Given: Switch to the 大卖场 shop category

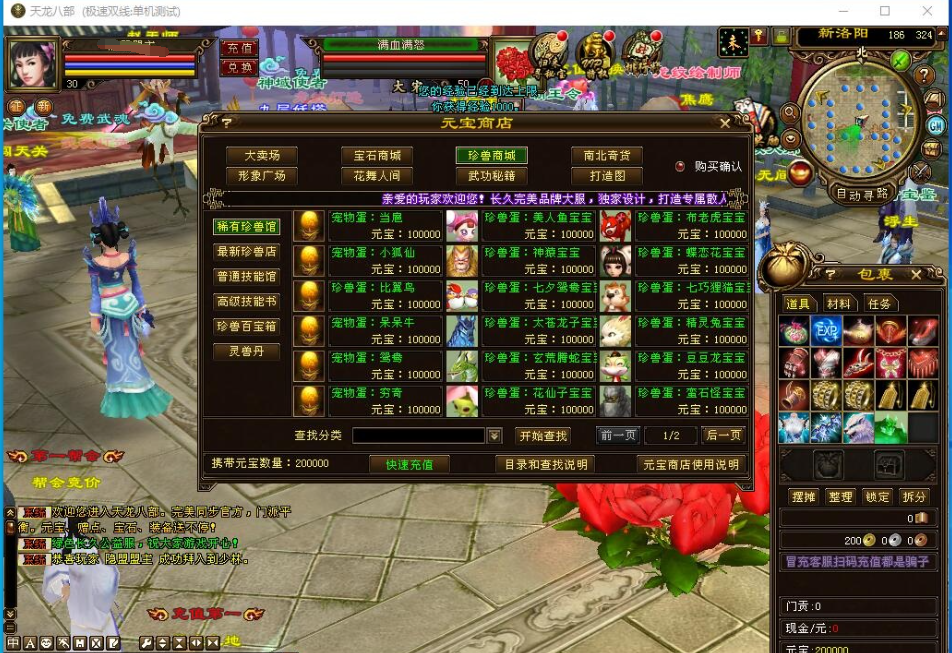Looking at the screenshot, I should click(262, 156).
